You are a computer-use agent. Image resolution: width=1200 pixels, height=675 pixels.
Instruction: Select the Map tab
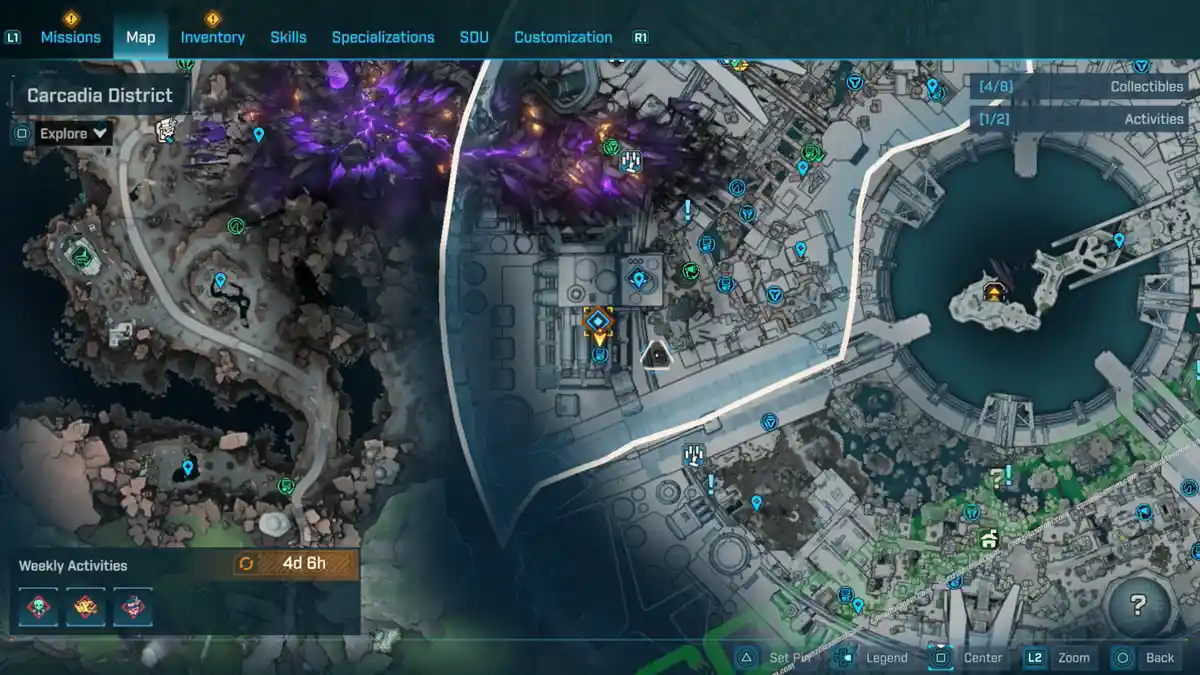click(x=140, y=37)
